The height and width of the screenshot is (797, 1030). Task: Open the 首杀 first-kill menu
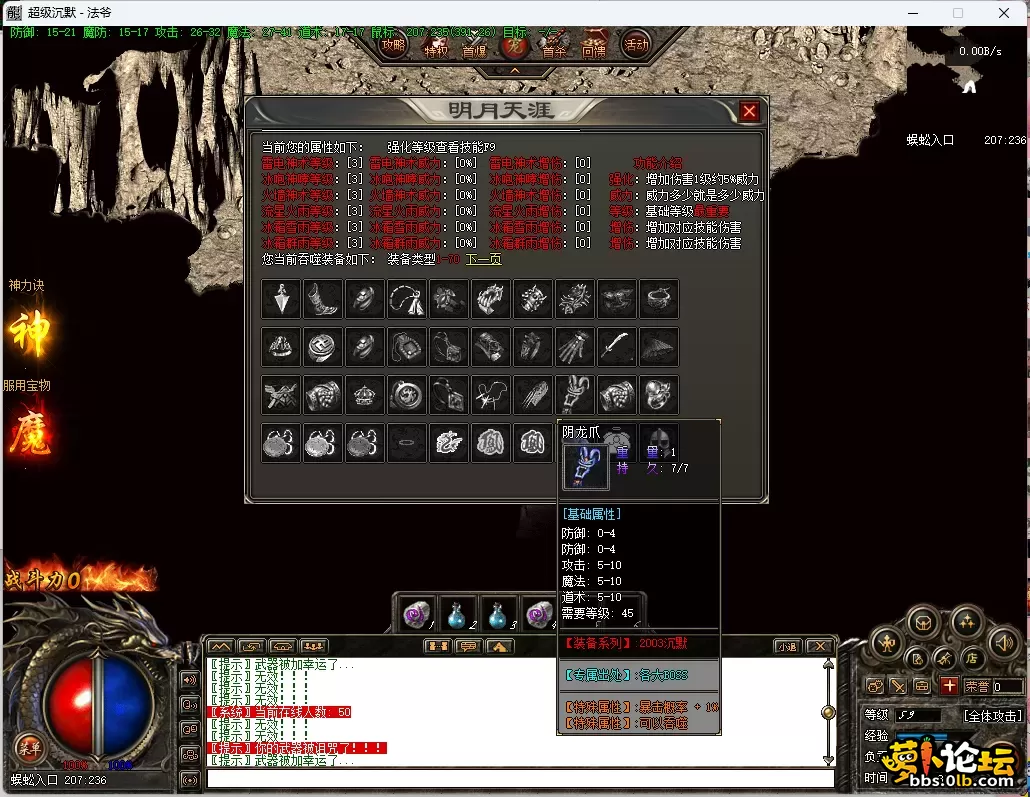(x=554, y=47)
